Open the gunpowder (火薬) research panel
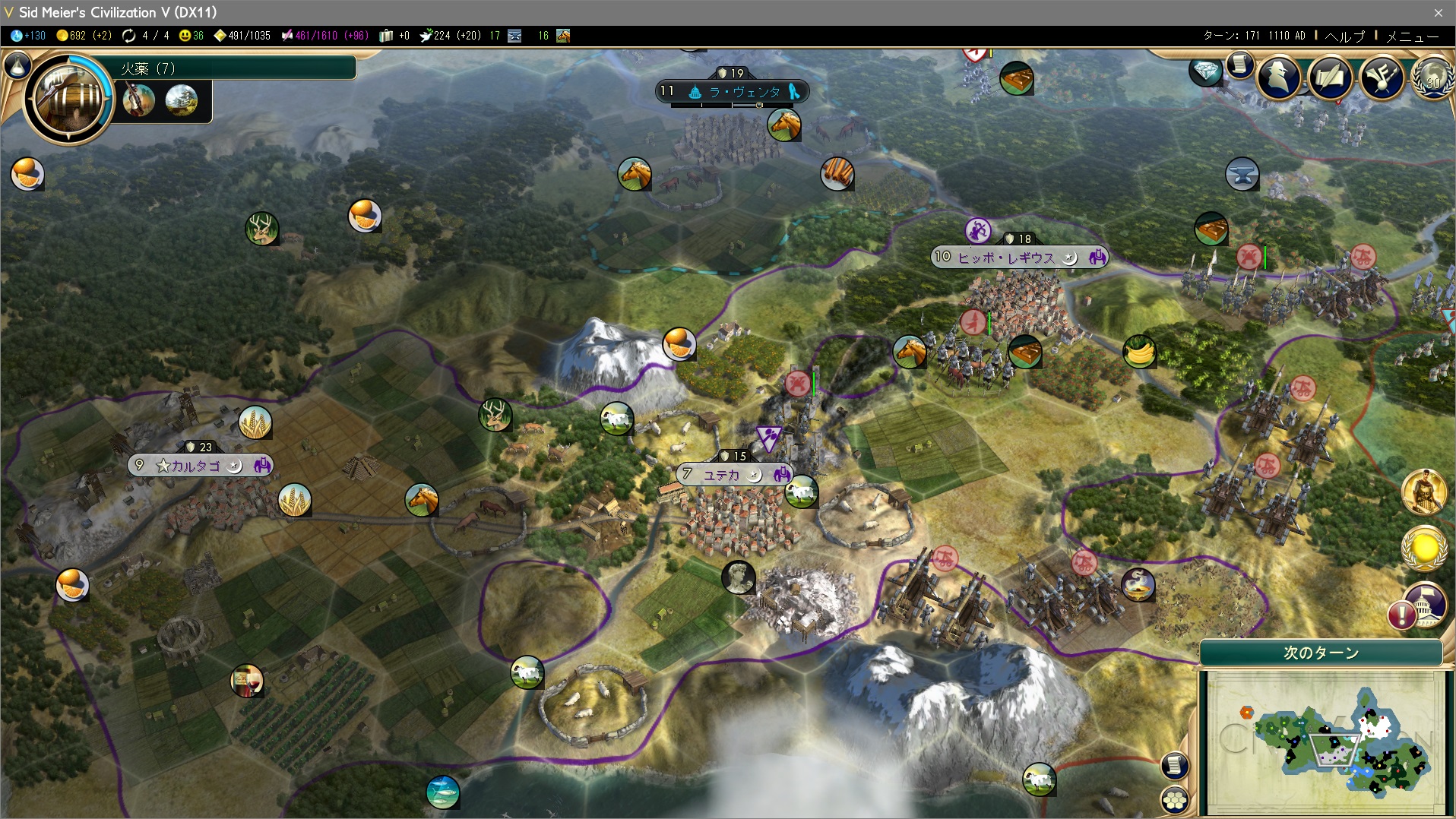The width and height of the screenshot is (1456, 819). (68, 98)
